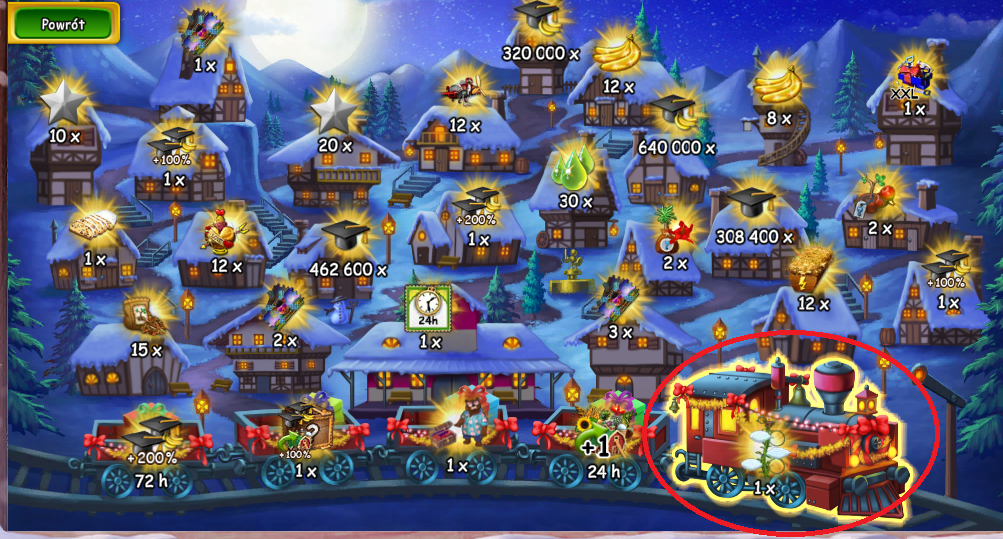Open the 24h clock reward
Viewport: 1003px width, 539px height.
pyautogui.click(x=429, y=308)
